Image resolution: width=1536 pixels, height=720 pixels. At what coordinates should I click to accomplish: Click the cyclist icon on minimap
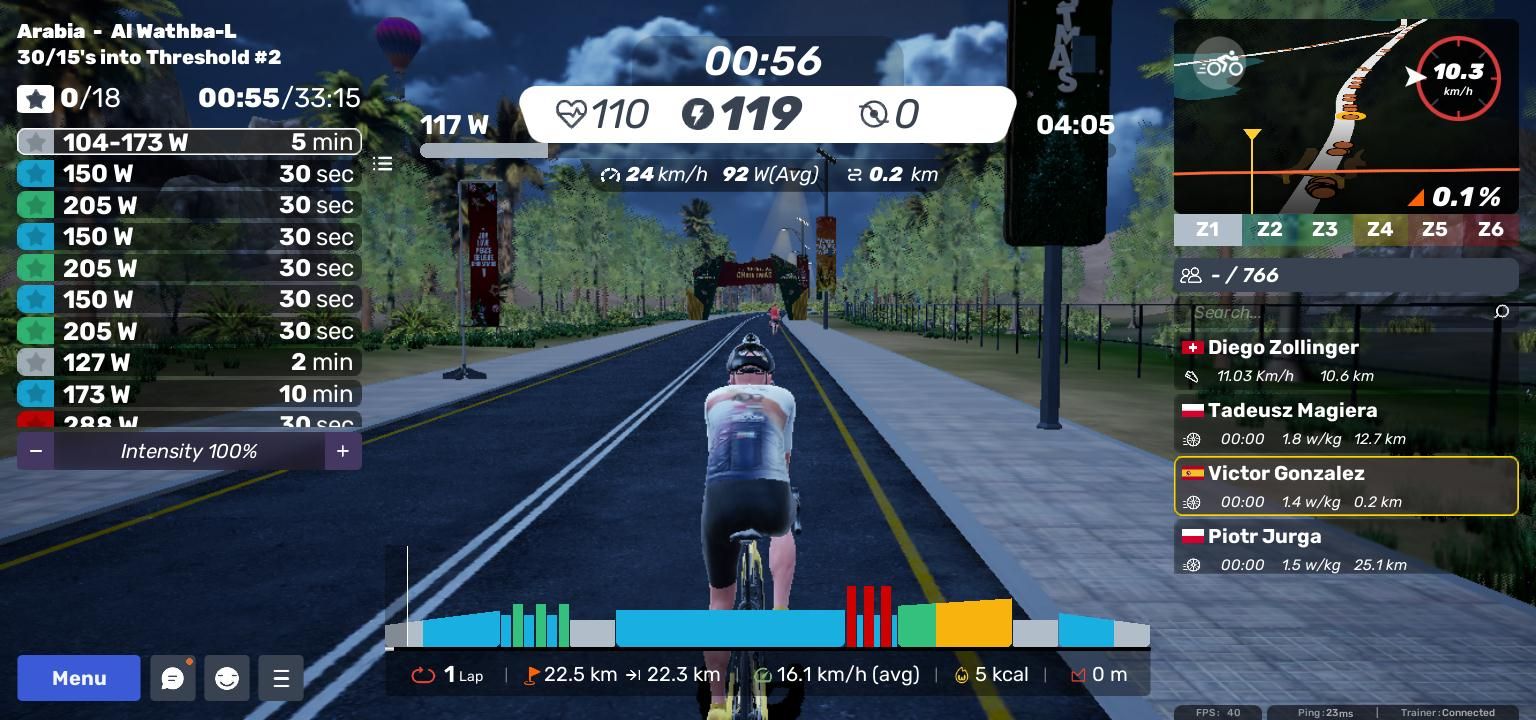pyautogui.click(x=1219, y=65)
